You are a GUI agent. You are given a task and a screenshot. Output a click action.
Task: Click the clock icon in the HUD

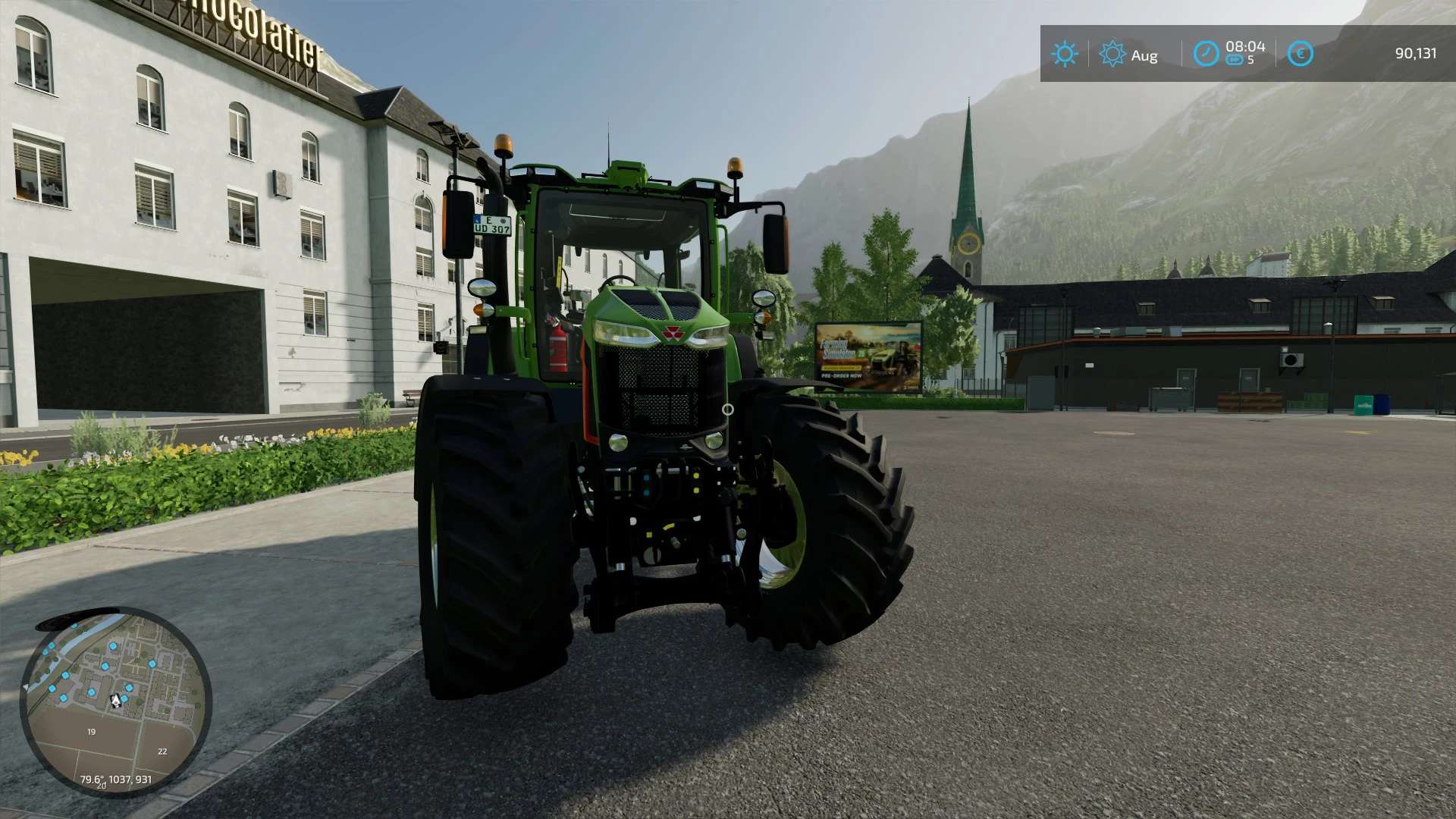click(1206, 54)
